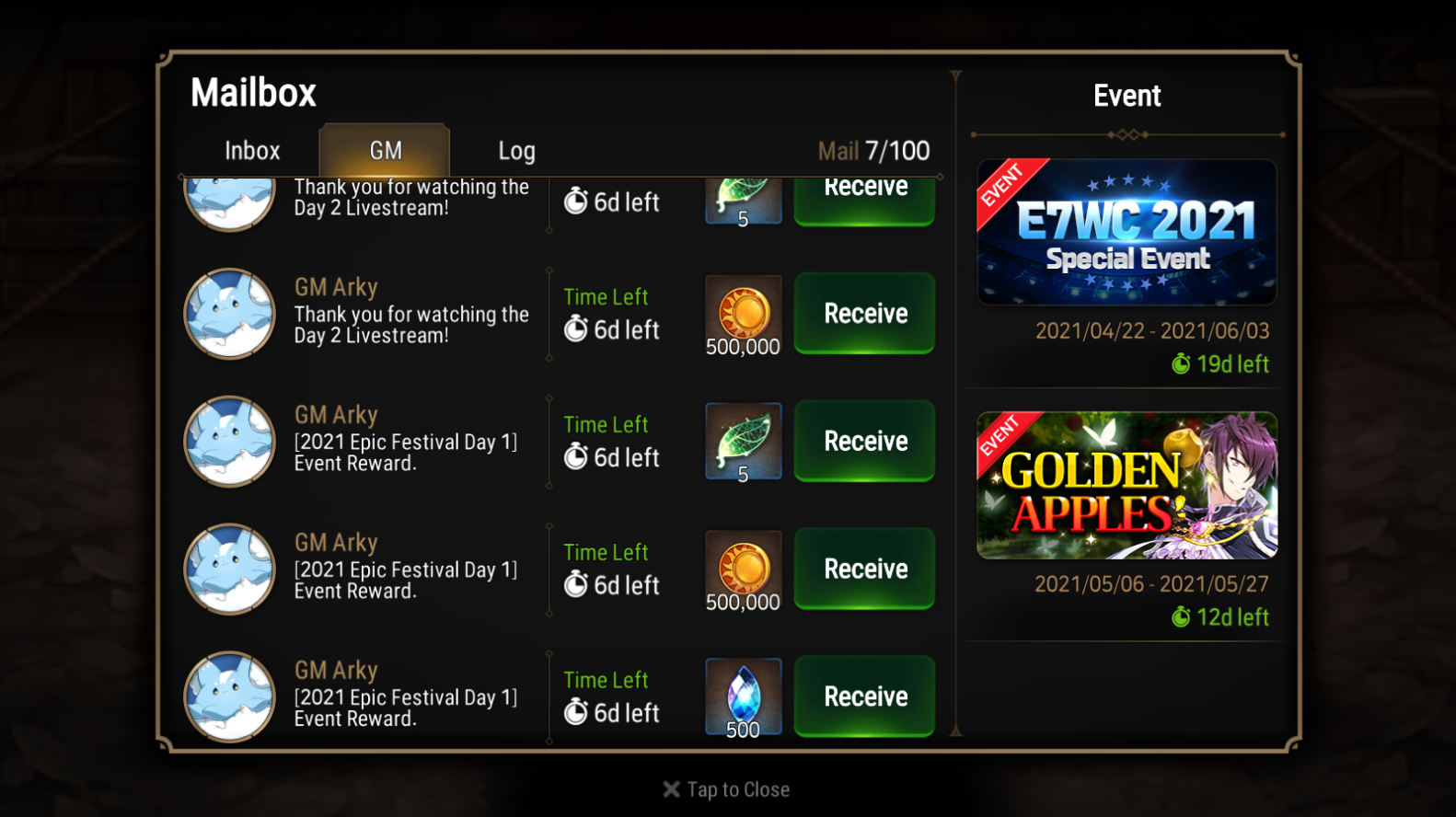Select GM Arky's avatar on the bottom mail
Screen dimensions: 1456x817
coord(229,696)
